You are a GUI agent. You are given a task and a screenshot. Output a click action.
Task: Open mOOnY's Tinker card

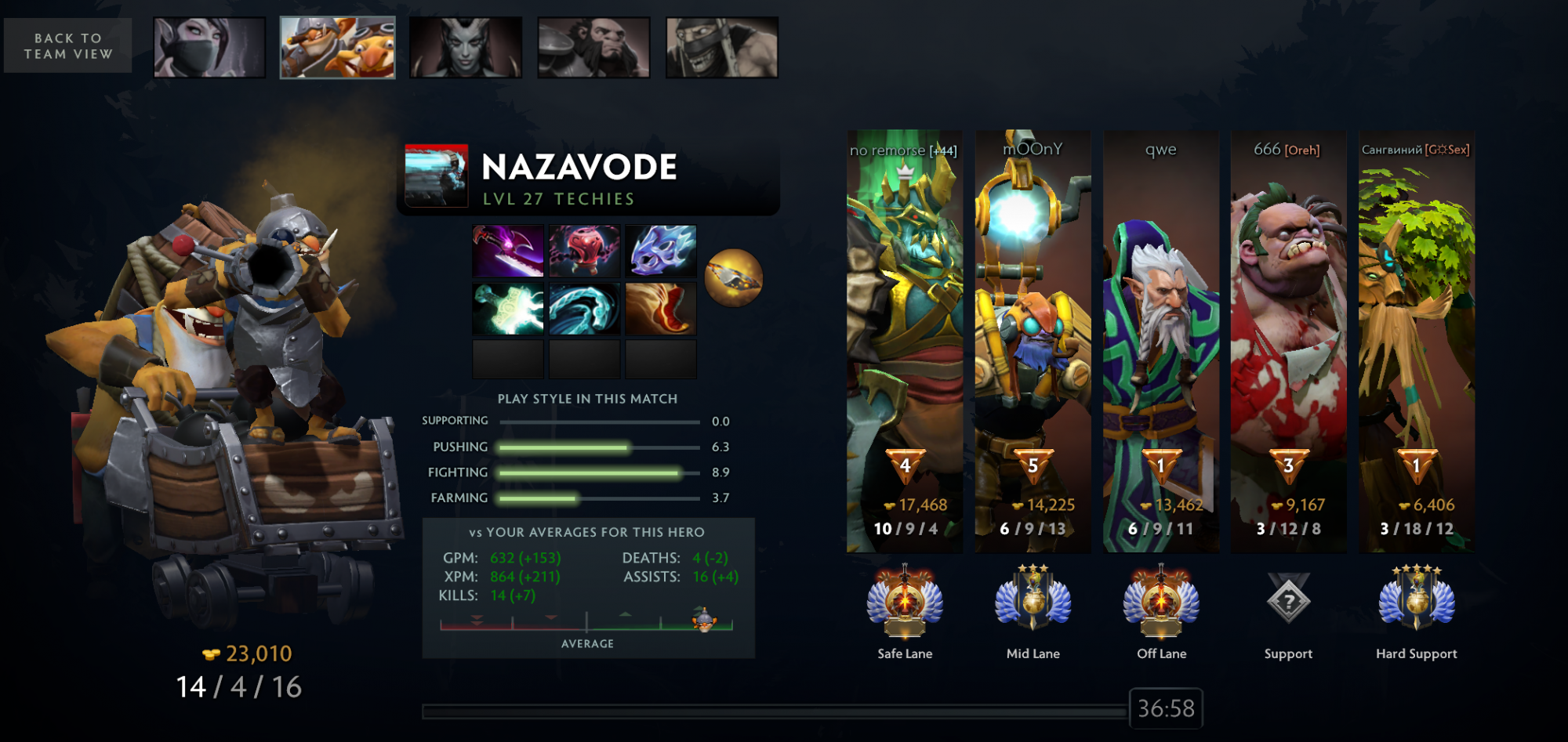[1033, 341]
